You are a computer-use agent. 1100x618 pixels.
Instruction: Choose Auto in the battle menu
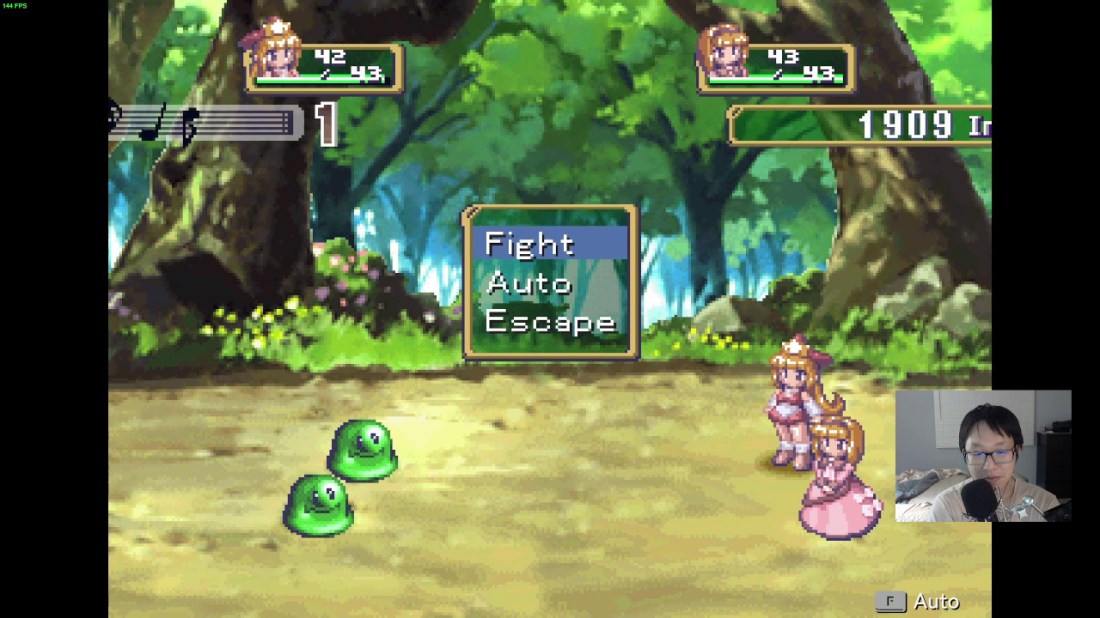tap(529, 283)
